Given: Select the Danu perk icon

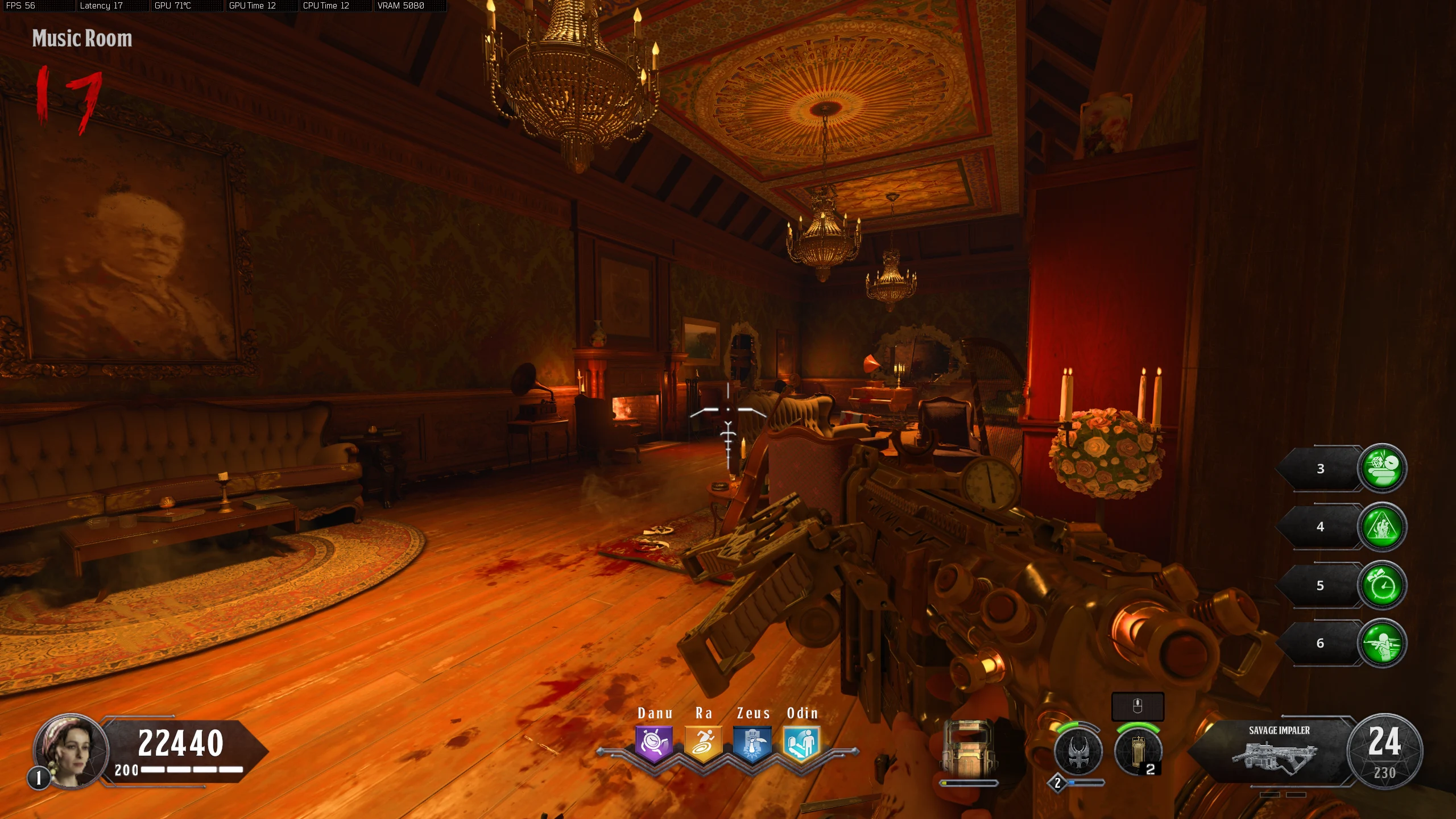Looking at the screenshot, I should pos(654,743).
